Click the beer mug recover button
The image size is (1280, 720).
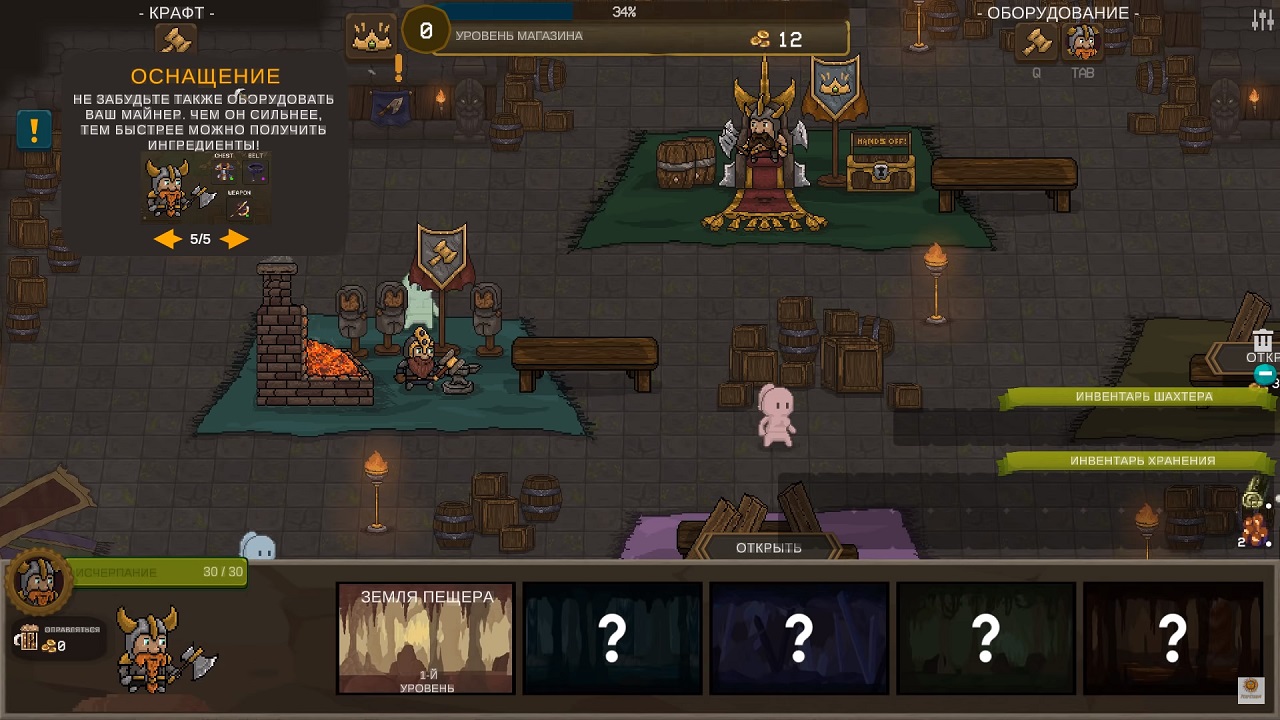(30, 637)
